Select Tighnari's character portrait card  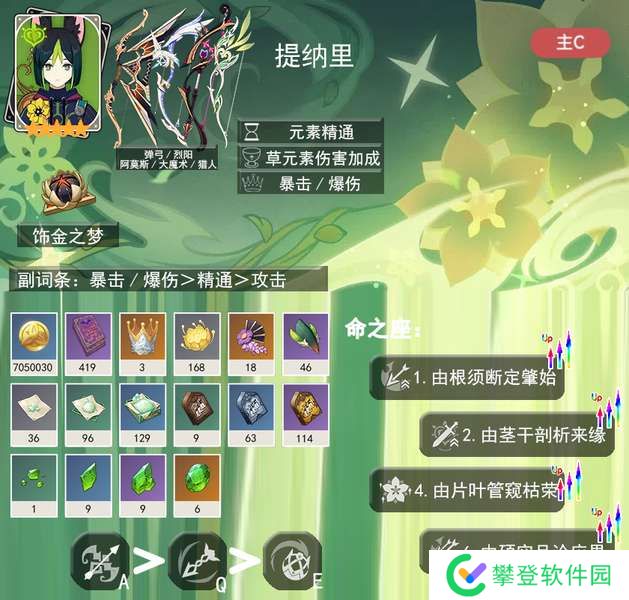48,74
